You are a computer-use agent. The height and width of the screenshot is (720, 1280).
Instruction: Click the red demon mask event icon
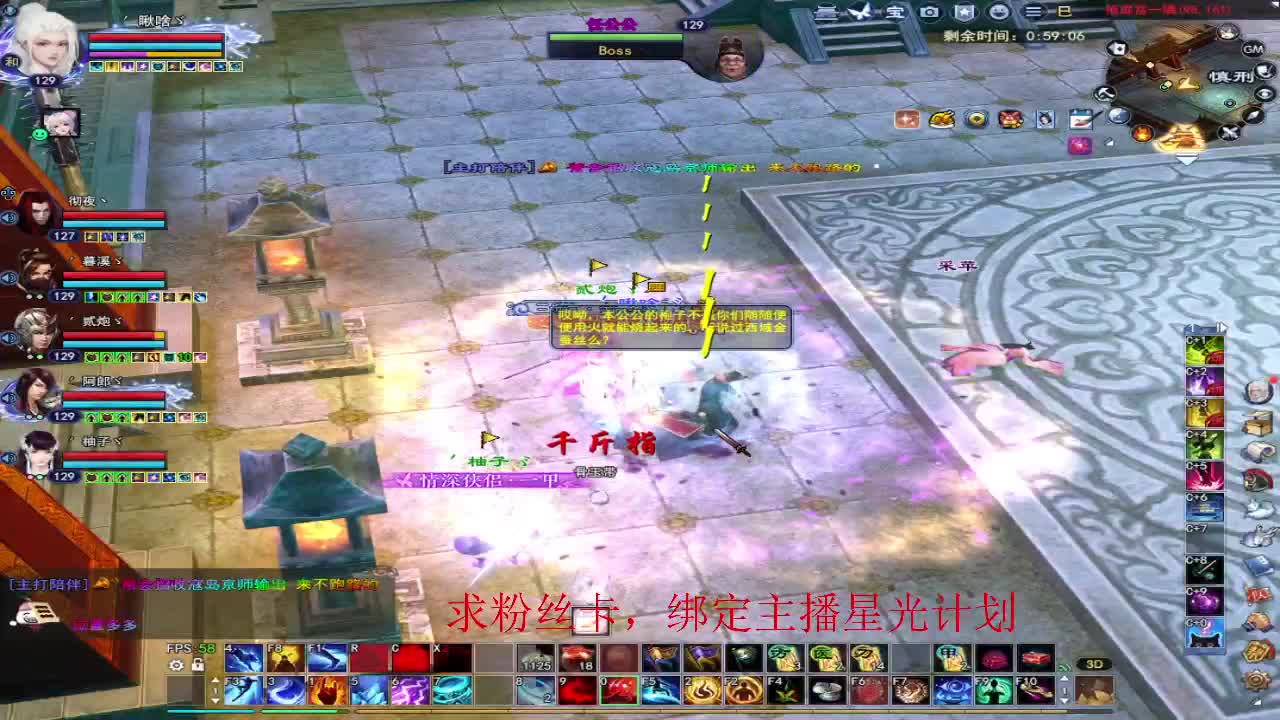click(1009, 120)
